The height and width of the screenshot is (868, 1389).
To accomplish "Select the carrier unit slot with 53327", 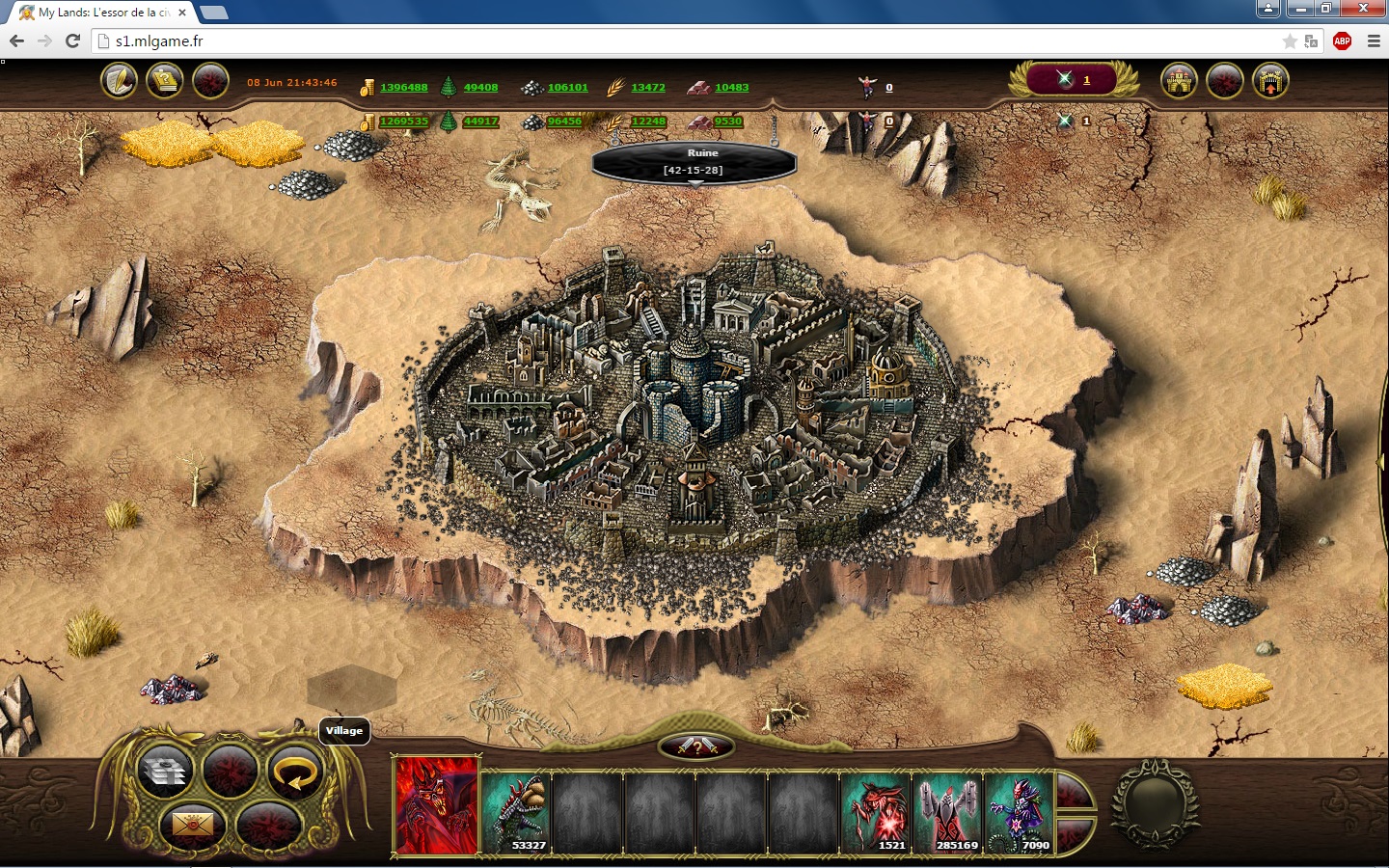I will click(516, 812).
